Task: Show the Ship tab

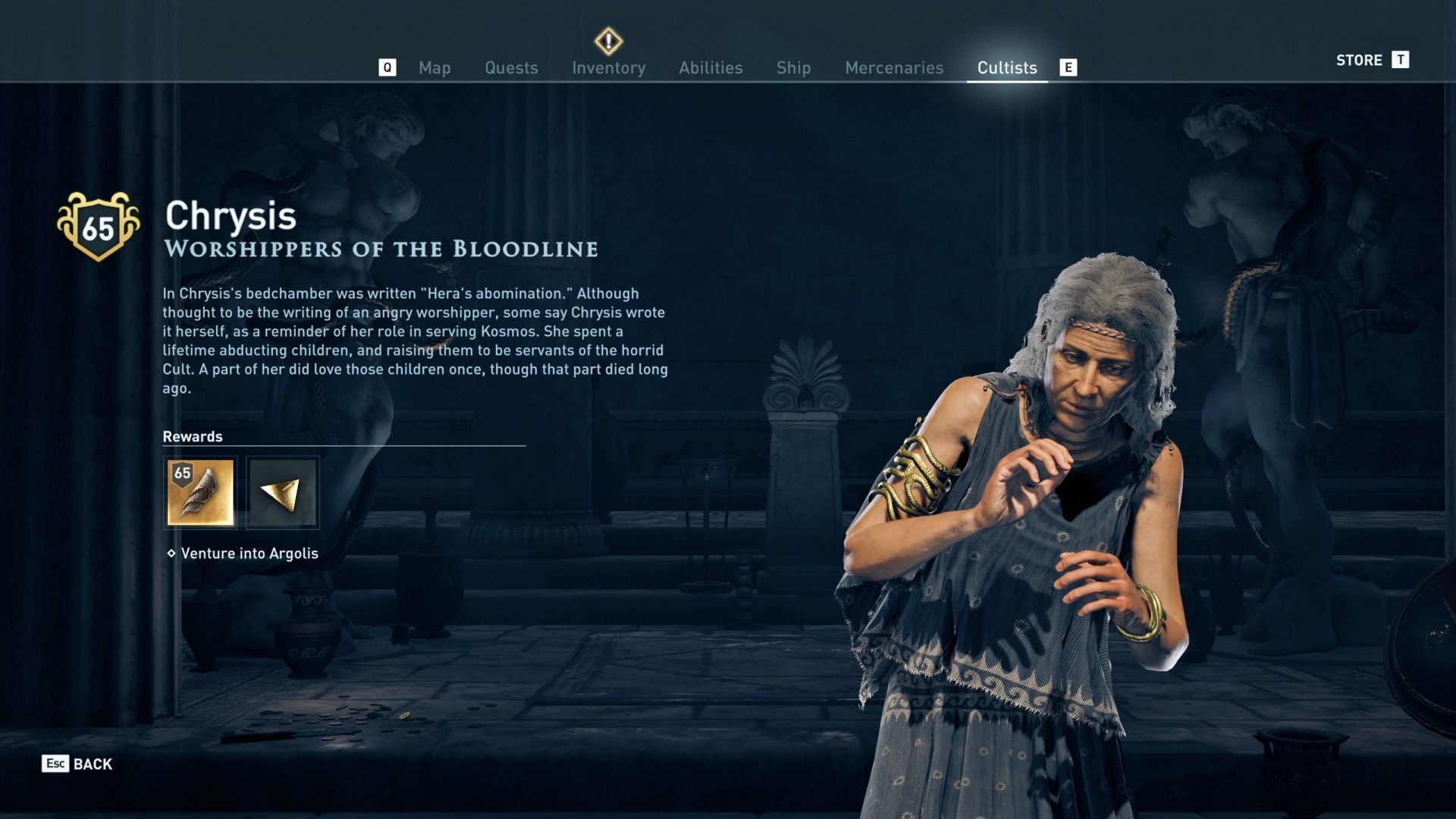Action: [793, 68]
